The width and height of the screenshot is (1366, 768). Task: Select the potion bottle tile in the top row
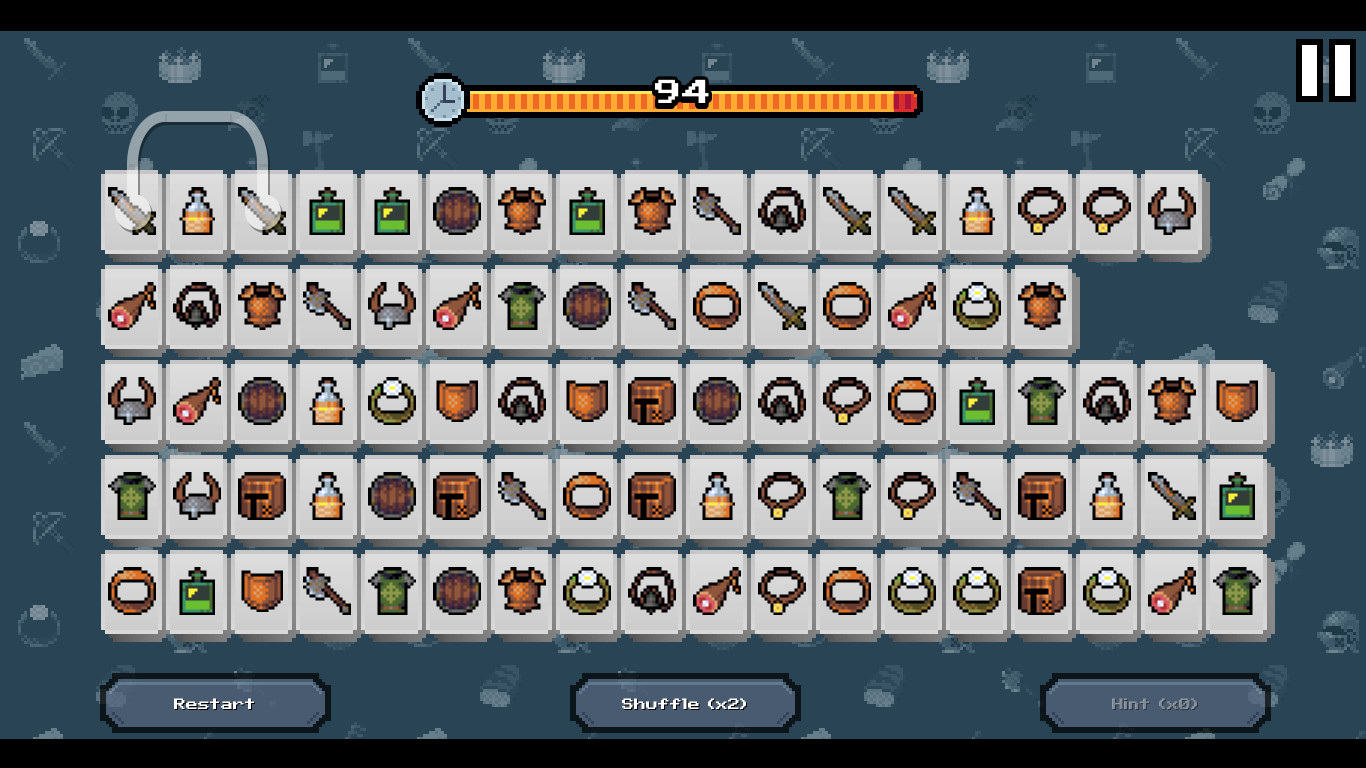click(x=196, y=213)
